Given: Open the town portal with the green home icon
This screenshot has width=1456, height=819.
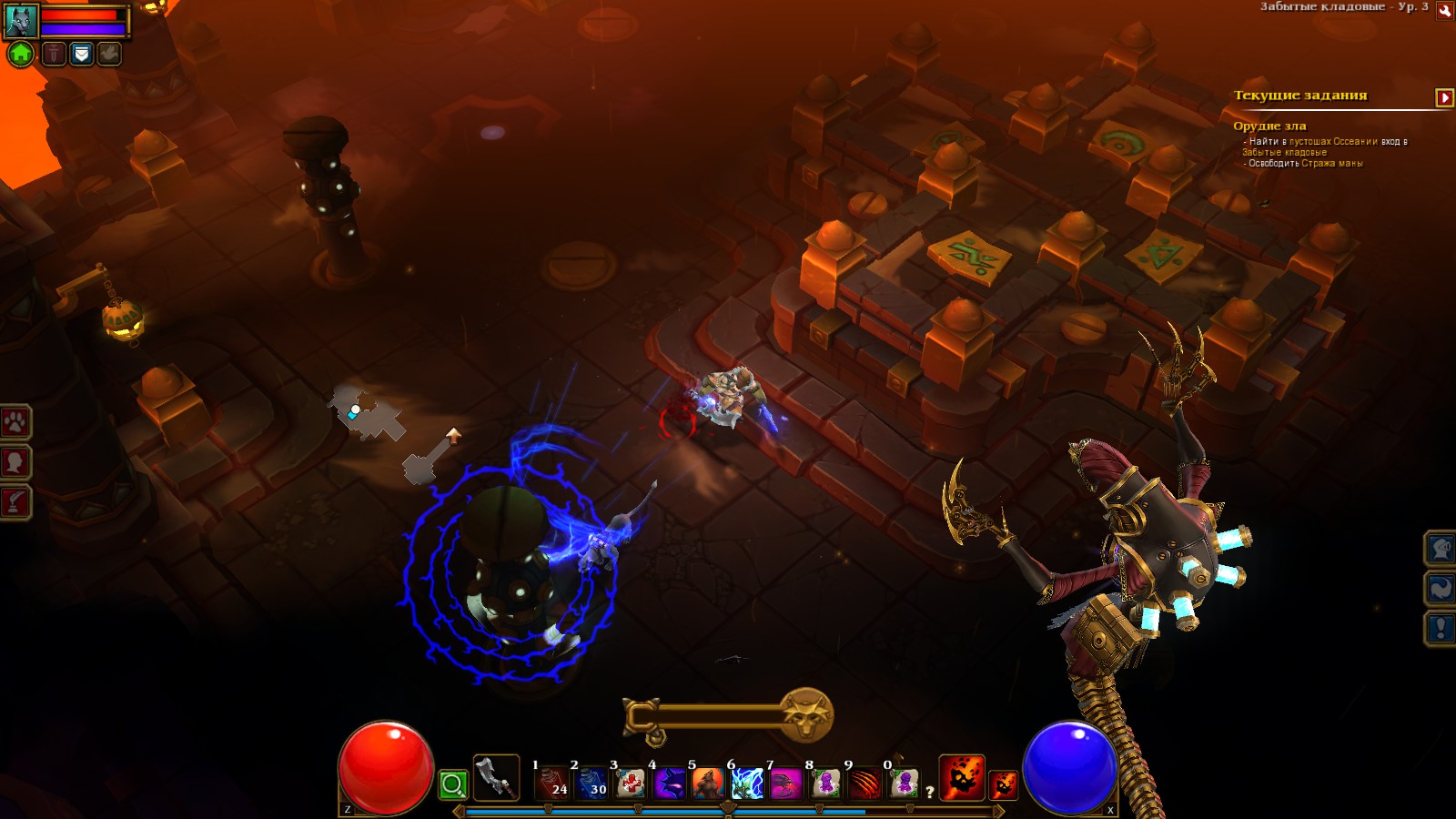Looking at the screenshot, I should pos(20,53).
